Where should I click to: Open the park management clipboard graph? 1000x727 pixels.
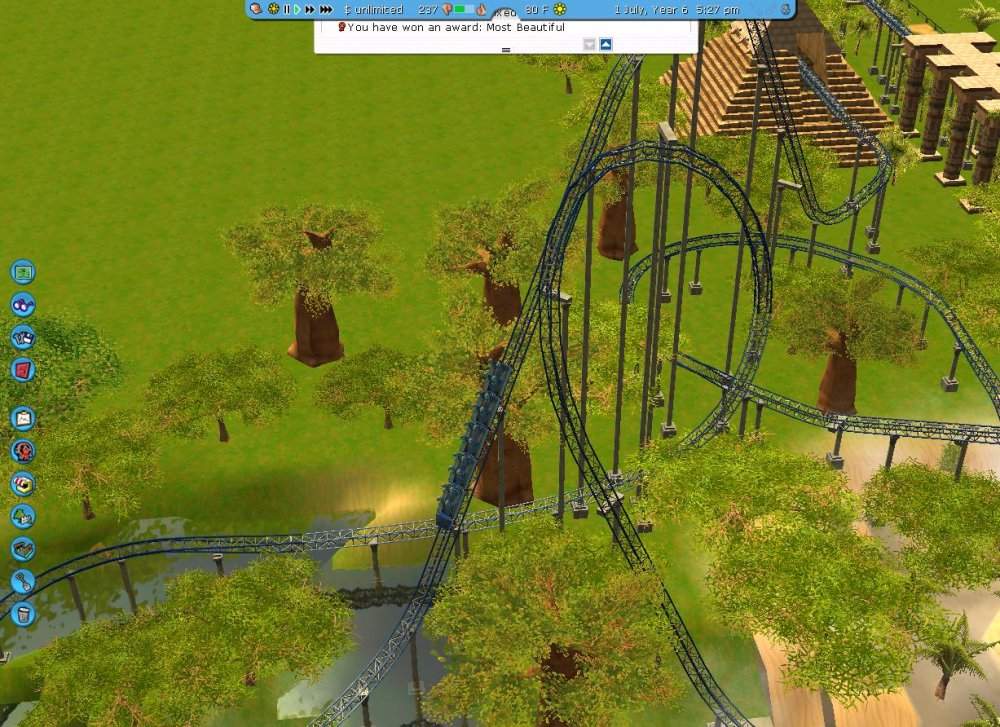[23, 418]
